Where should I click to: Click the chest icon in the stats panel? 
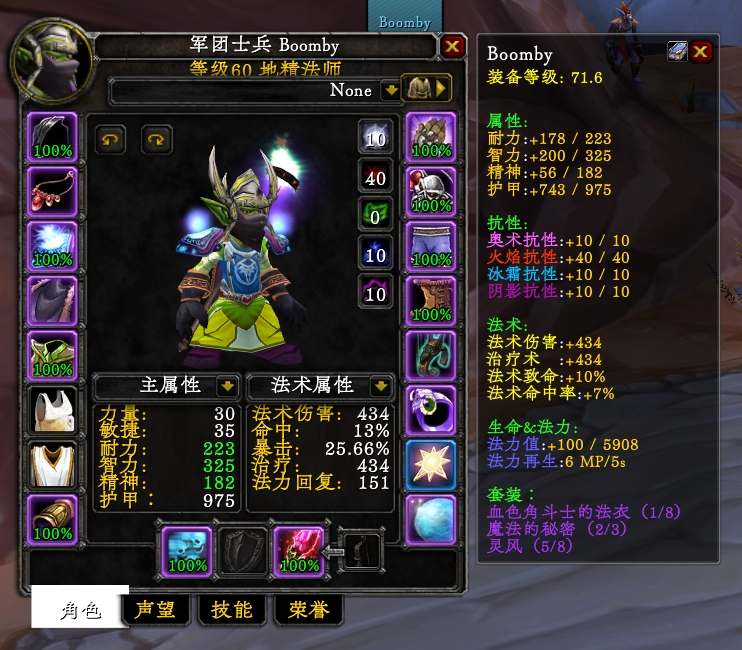tap(679, 52)
